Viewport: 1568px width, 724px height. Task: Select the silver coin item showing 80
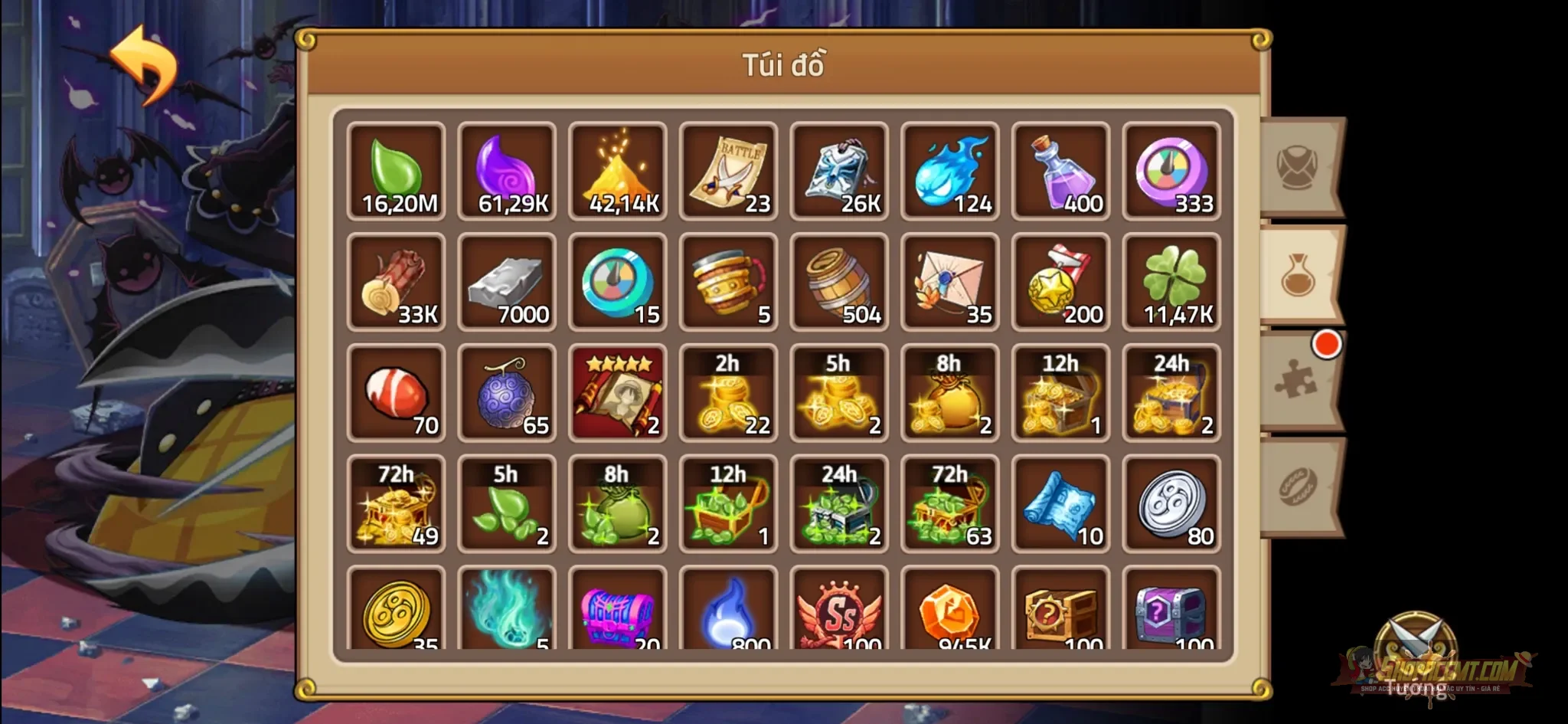(x=1171, y=502)
